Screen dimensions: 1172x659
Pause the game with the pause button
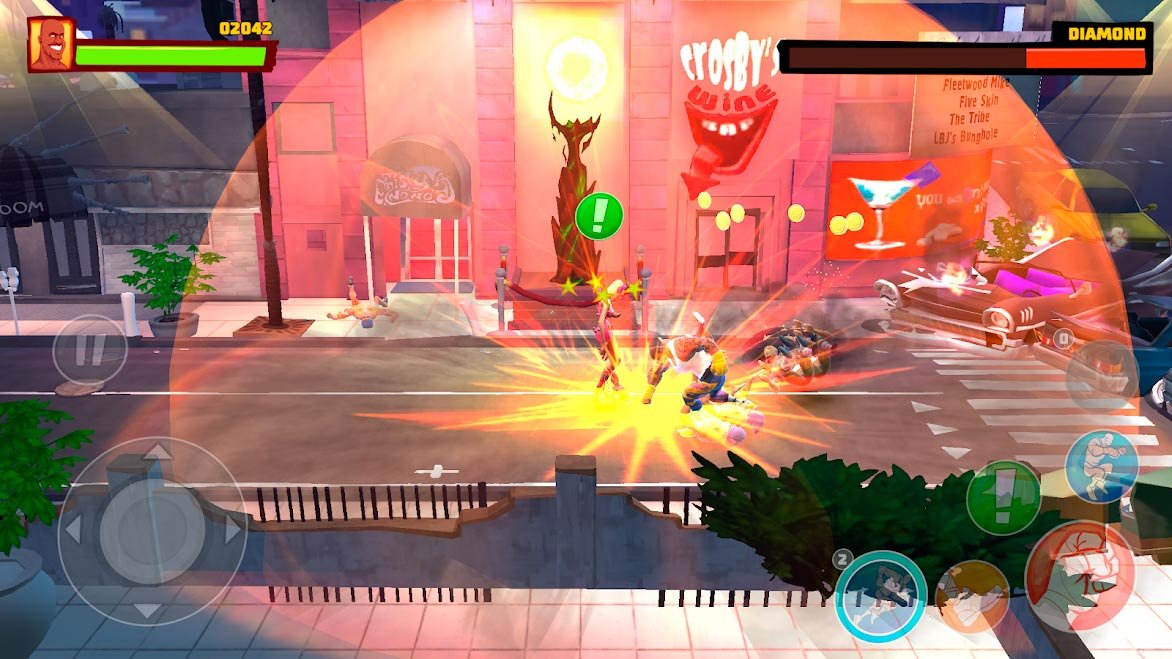coord(90,350)
